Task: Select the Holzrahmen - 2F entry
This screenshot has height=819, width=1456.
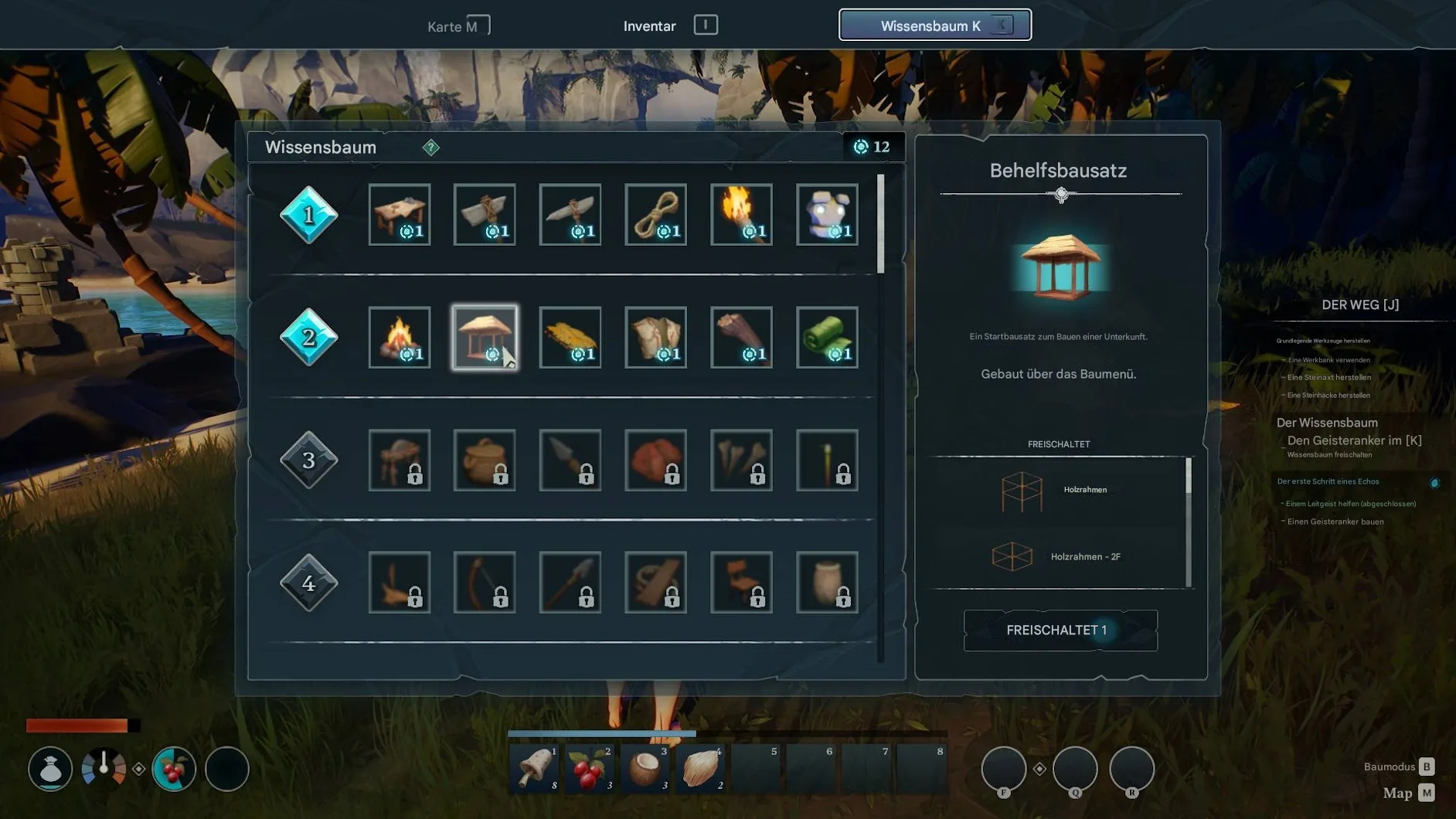Action: pyautogui.click(x=1059, y=557)
